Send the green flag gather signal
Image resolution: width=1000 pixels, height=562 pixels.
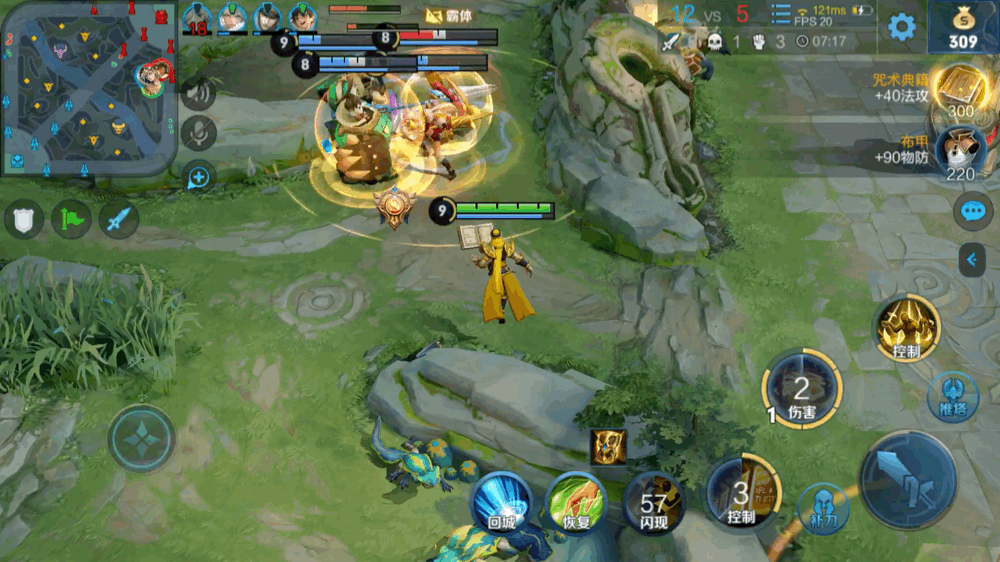pos(71,219)
